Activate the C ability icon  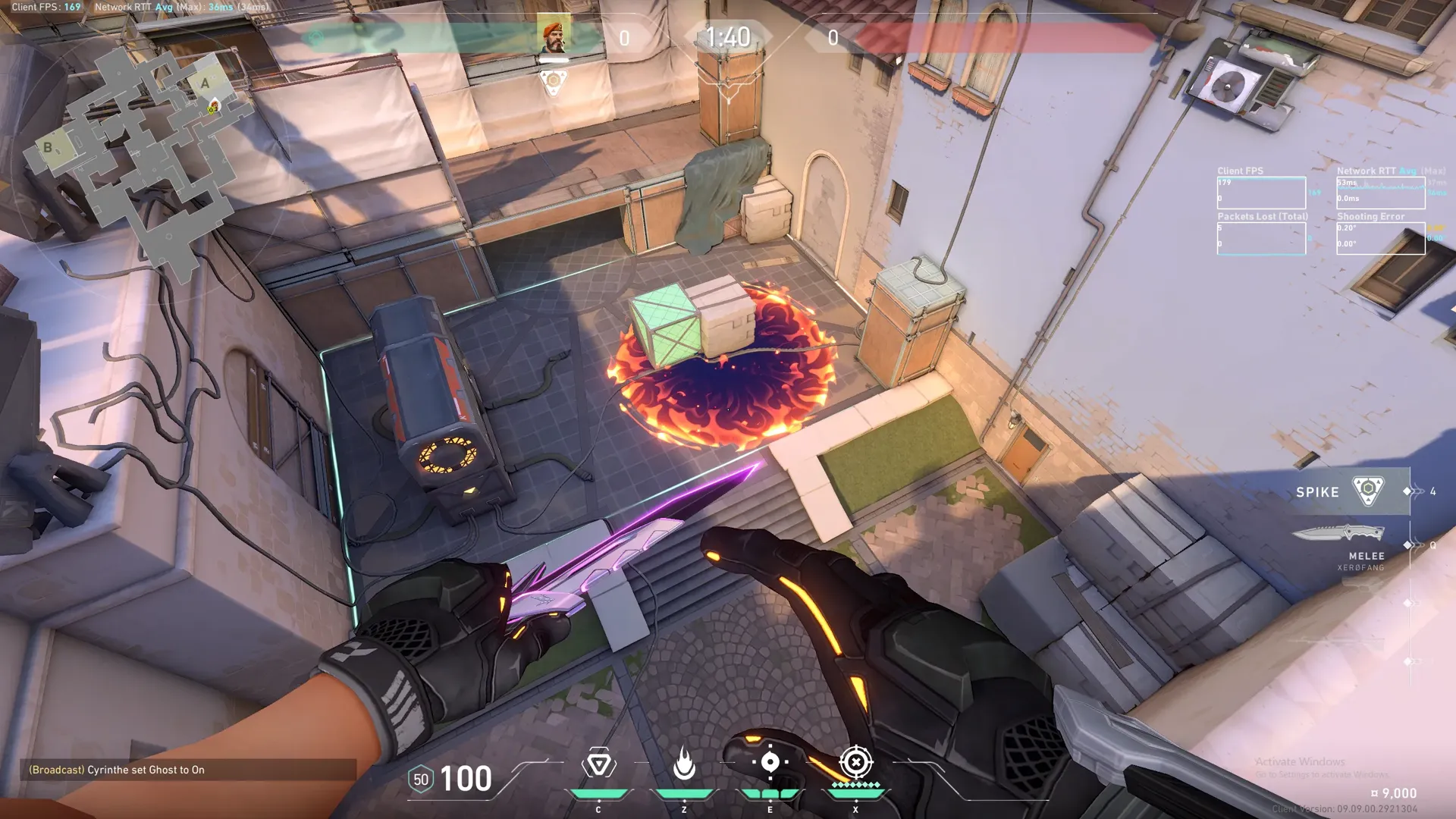click(x=598, y=764)
